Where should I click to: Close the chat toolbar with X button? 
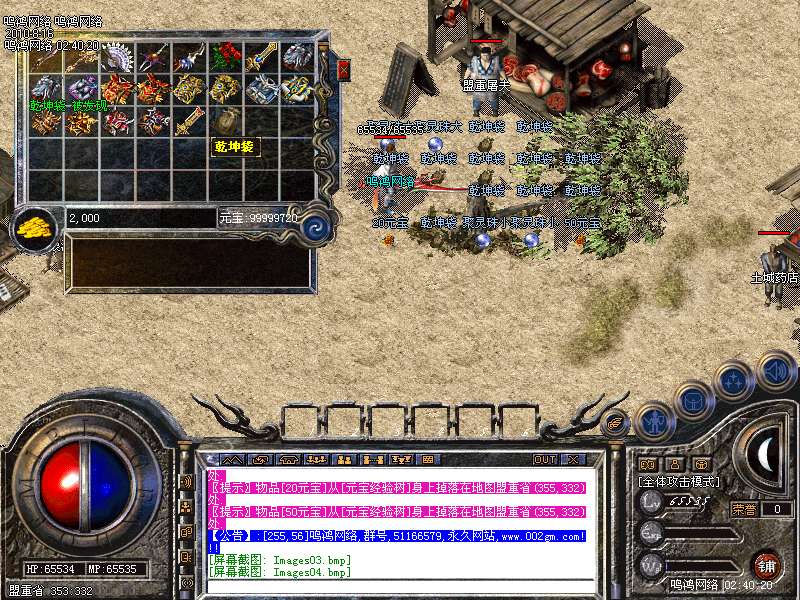click(573, 459)
